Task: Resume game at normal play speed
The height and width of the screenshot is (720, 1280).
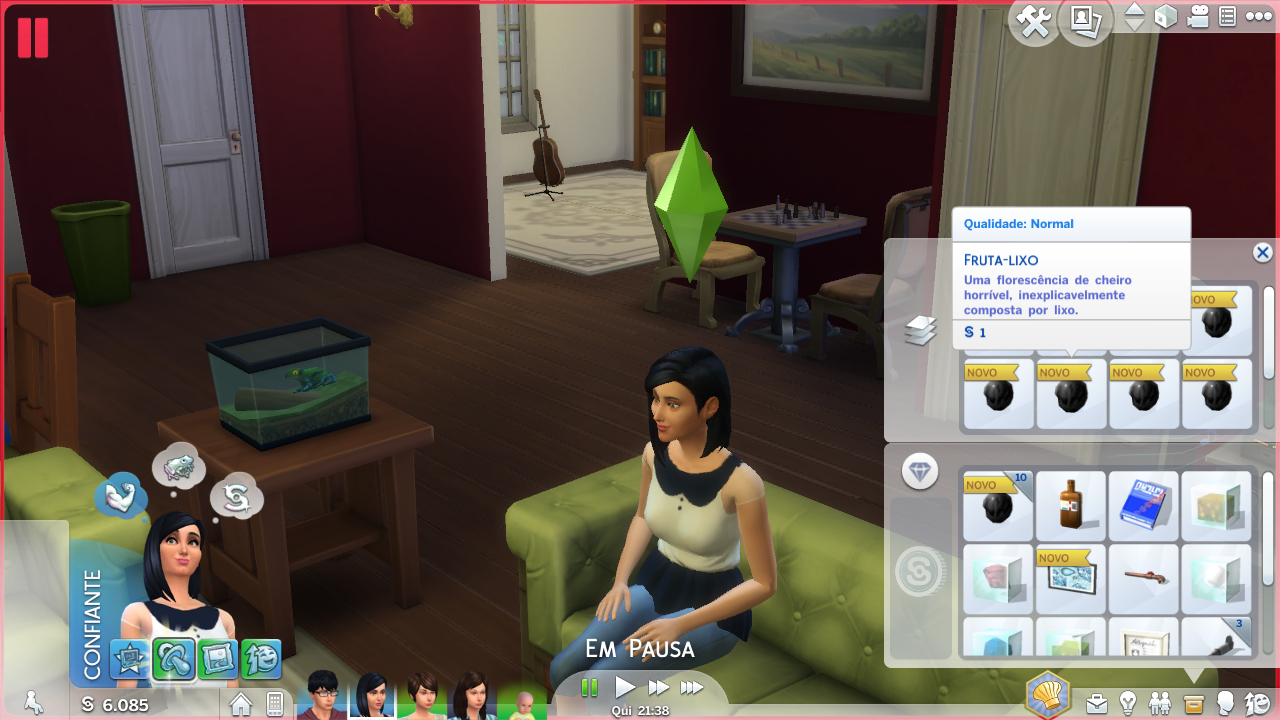Action: [625, 687]
